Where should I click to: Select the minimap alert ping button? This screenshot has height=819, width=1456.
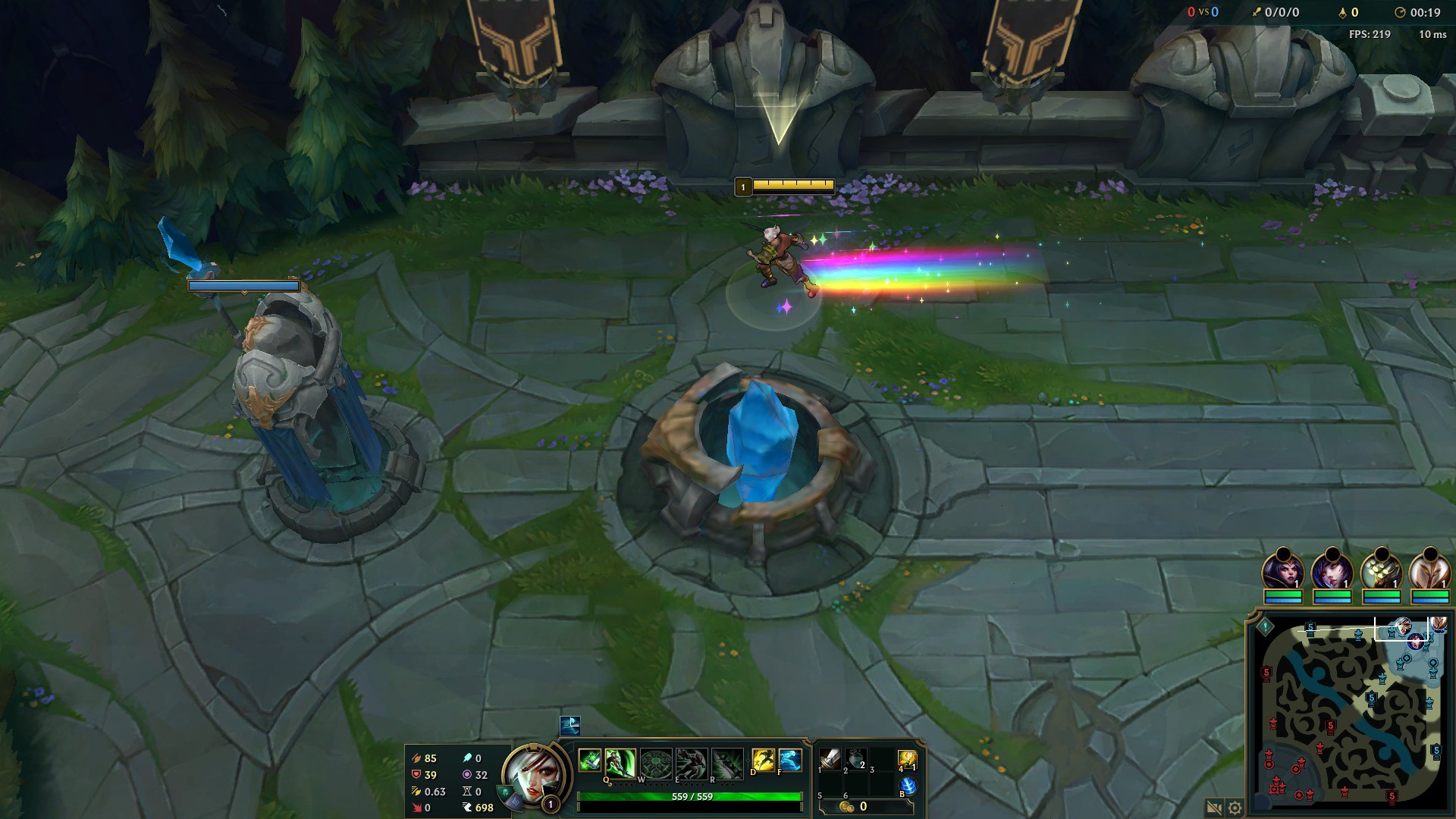tap(1265, 627)
